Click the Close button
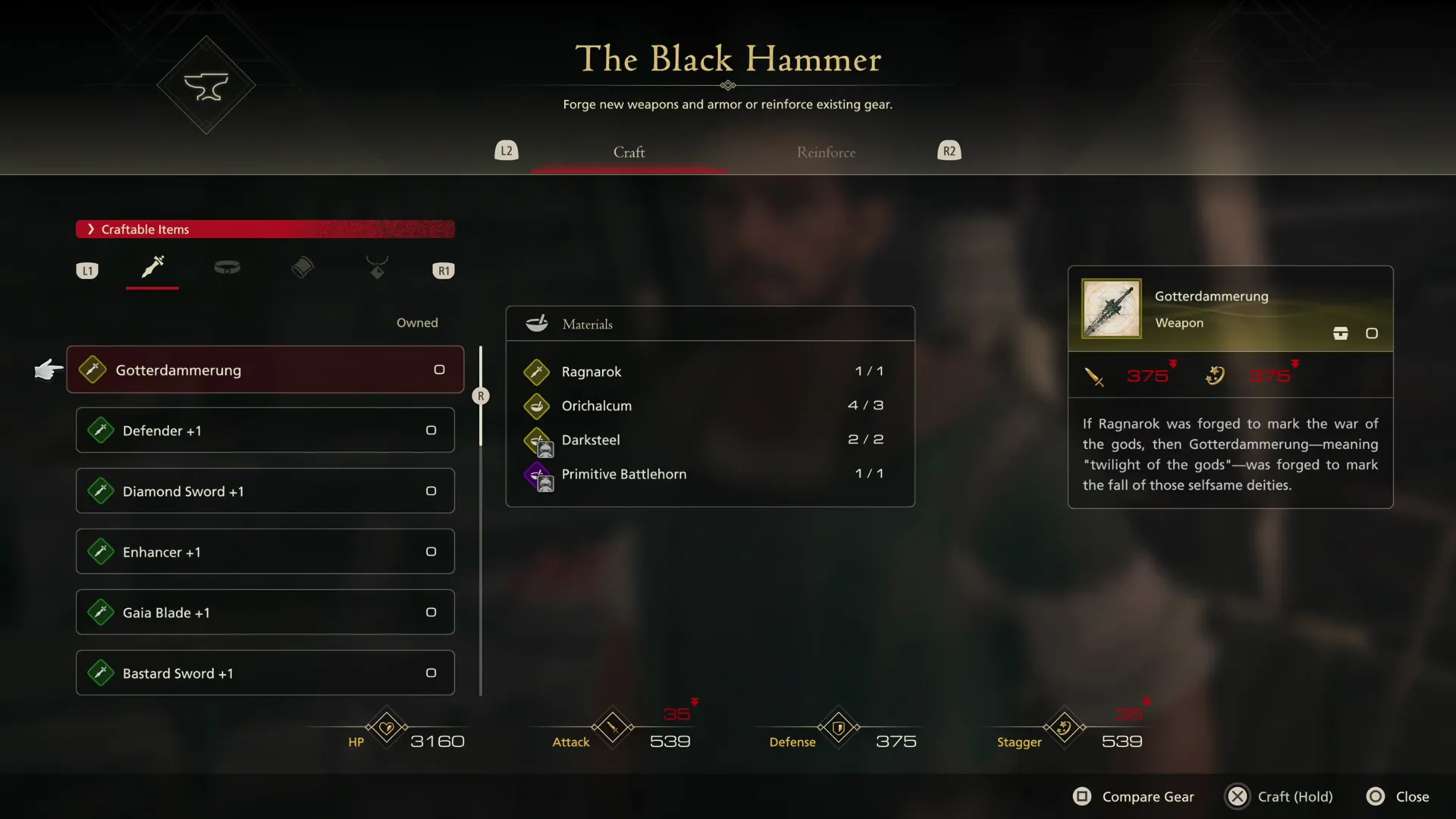 [x=1398, y=796]
